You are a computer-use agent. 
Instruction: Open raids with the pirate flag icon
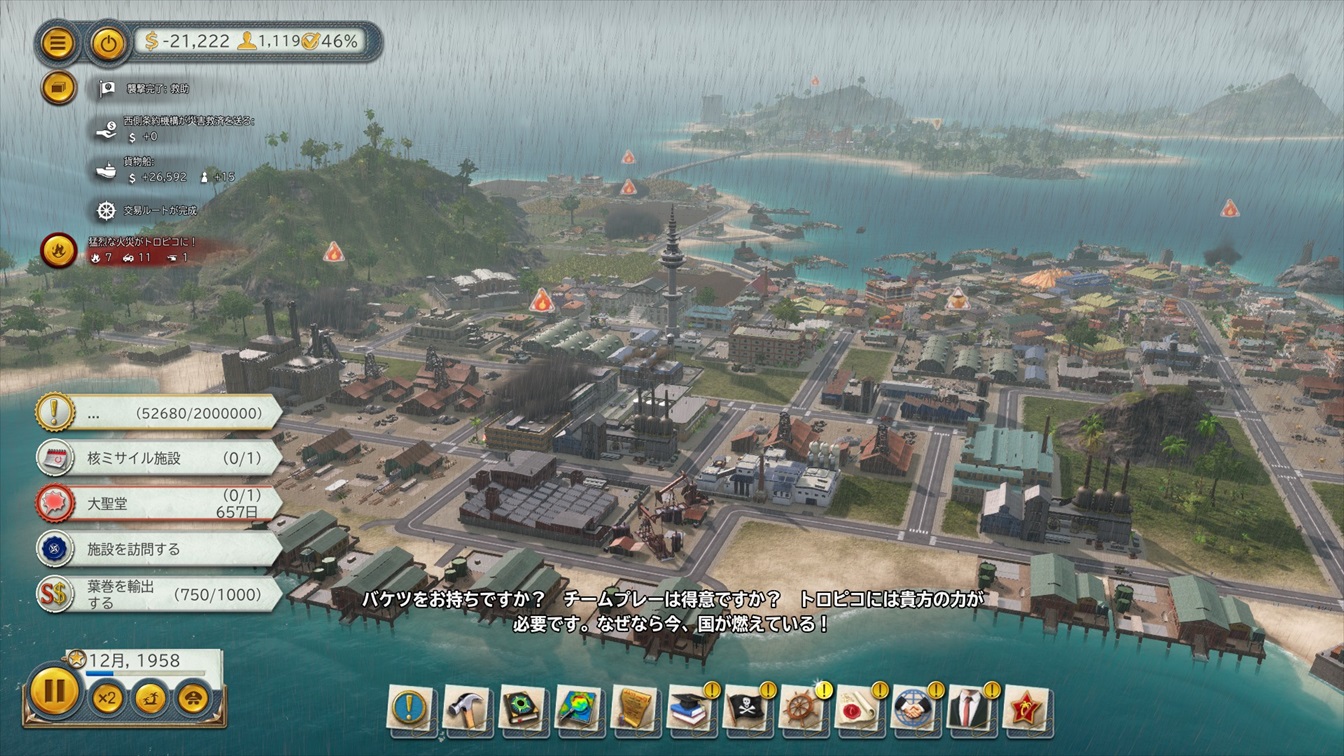745,708
